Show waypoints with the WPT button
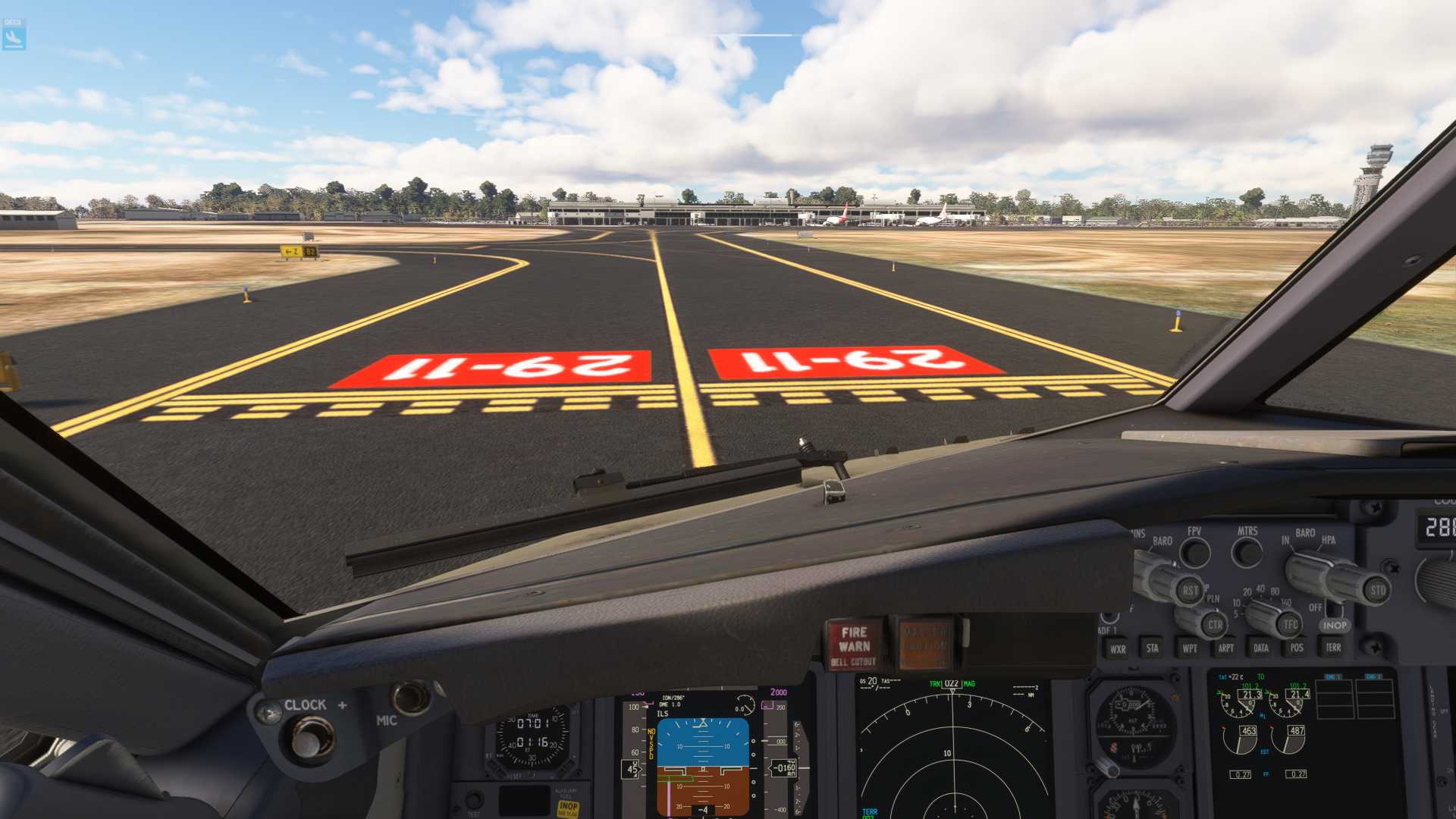The width and height of the screenshot is (1456, 819). pos(1189,648)
